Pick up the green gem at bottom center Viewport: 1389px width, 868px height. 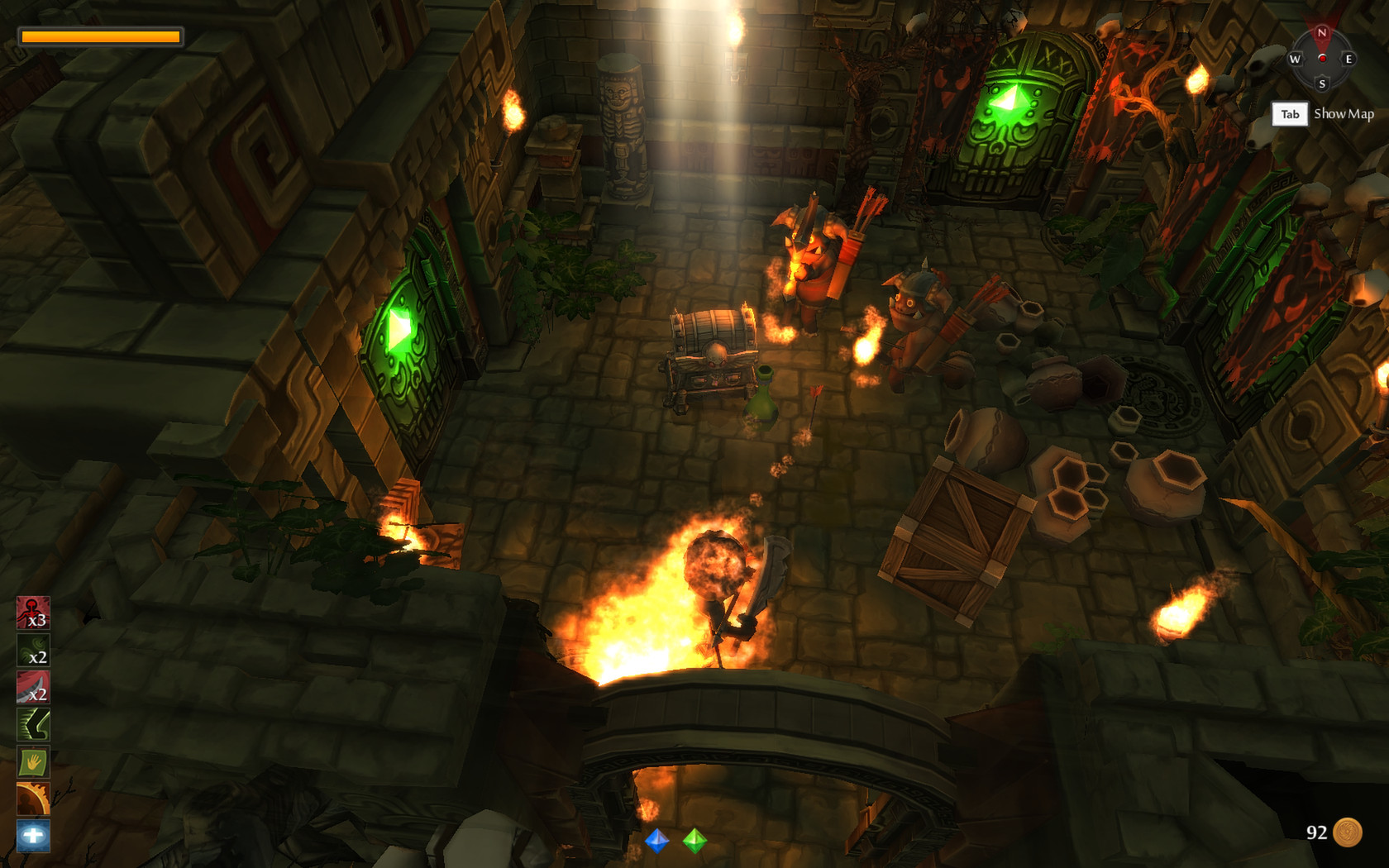point(694,842)
